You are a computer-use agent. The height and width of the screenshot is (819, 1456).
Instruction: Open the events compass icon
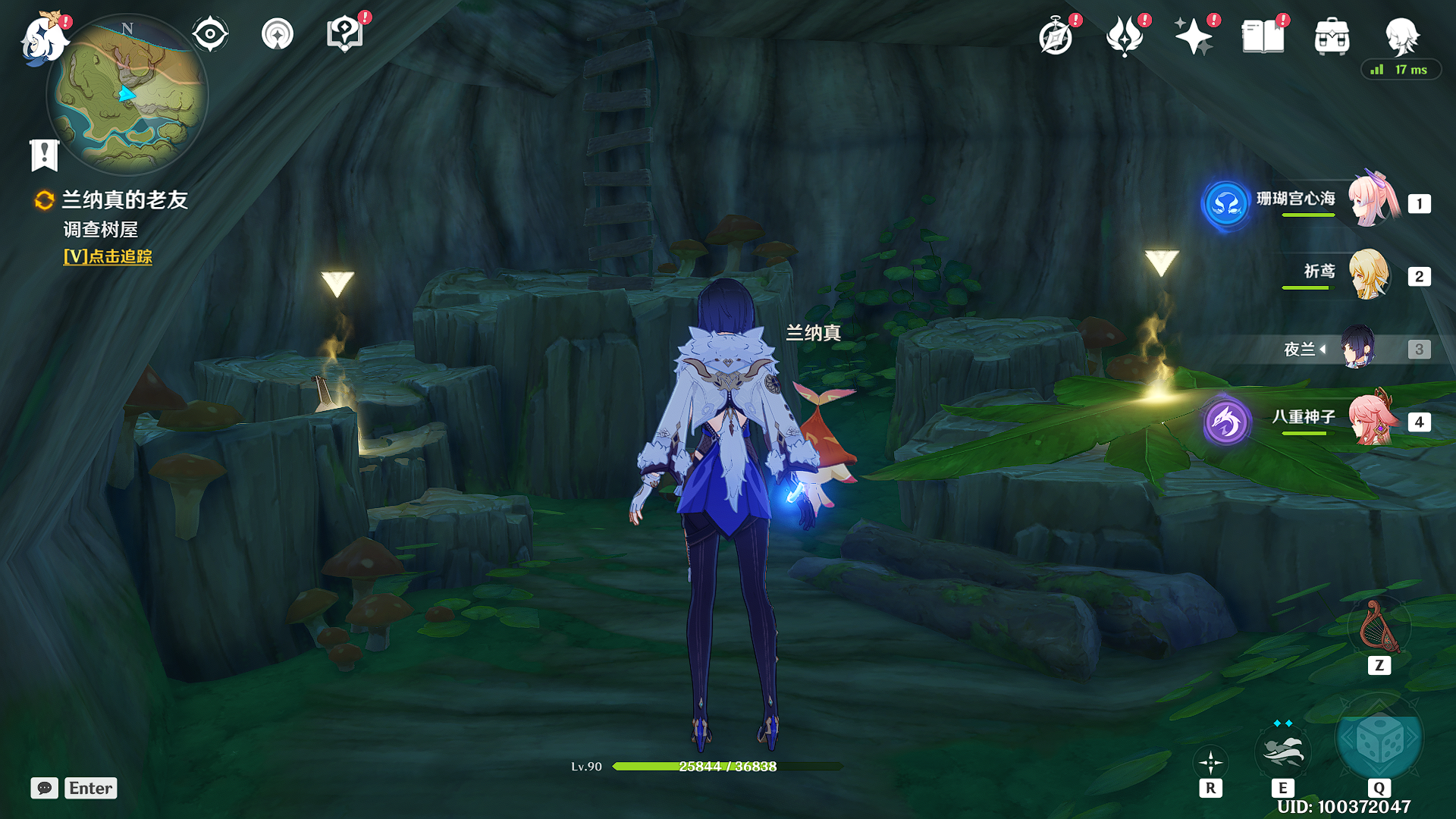point(1056,36)
